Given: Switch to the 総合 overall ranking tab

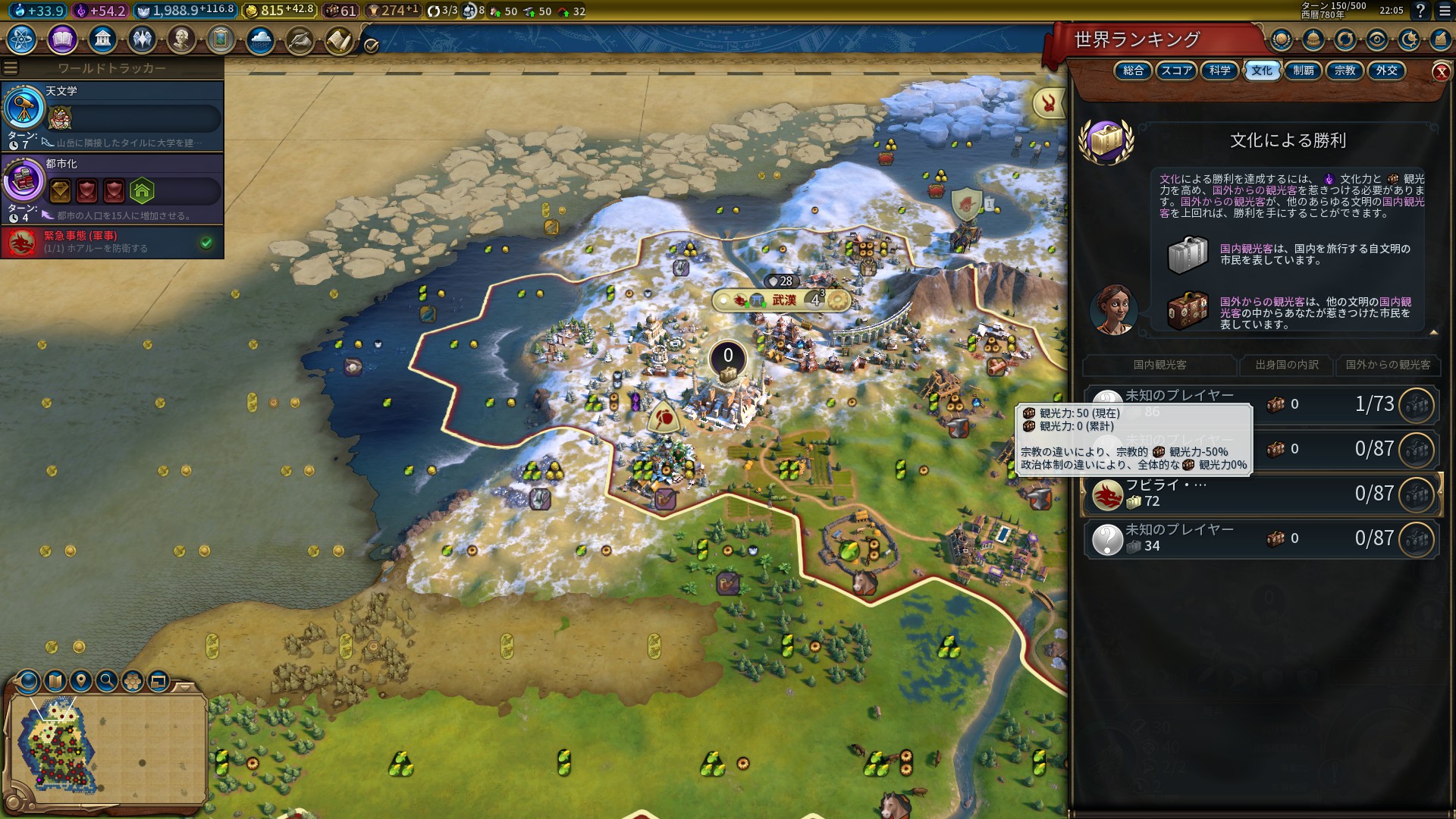Looking at the screenshot, I should pos(1133,71).
